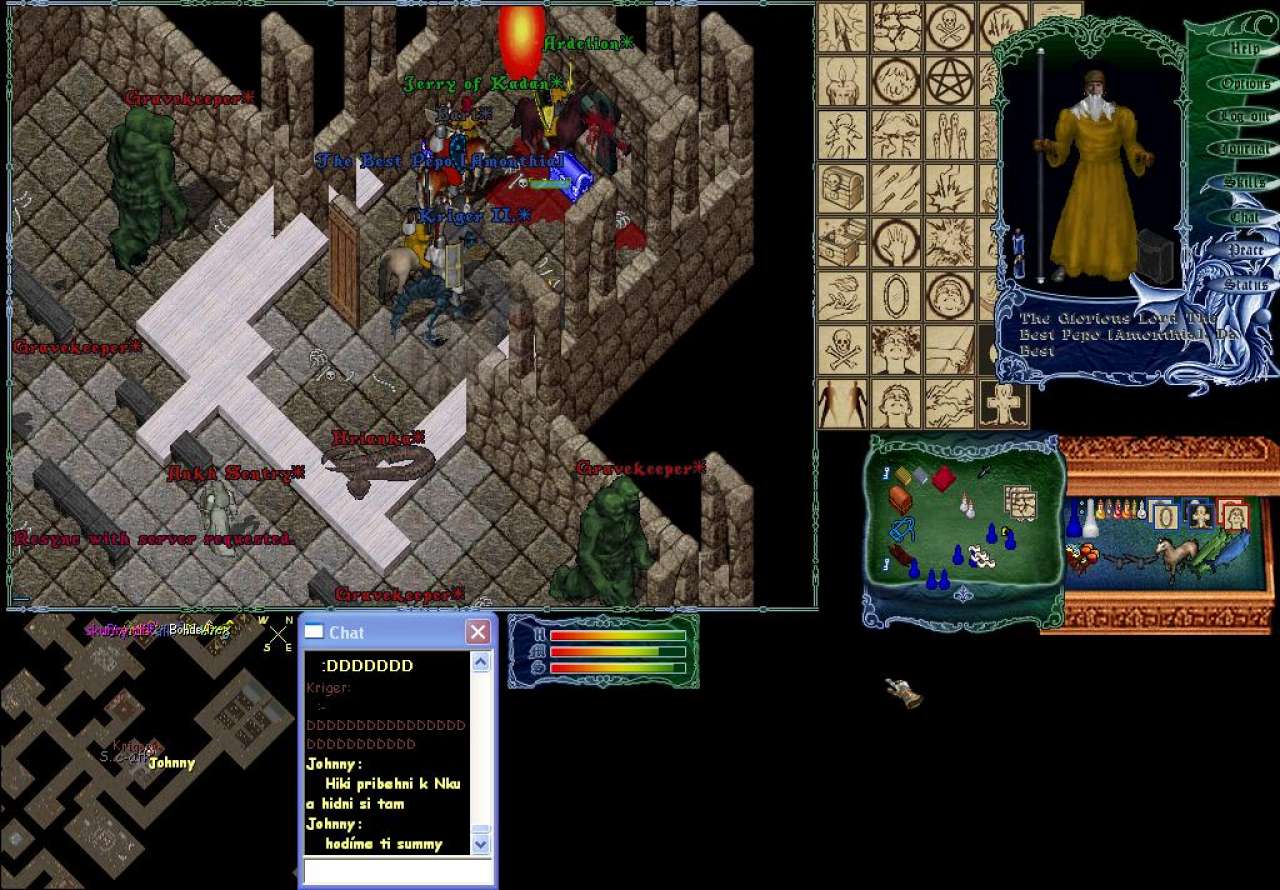Open the Help menu on the paperdoll

[x=1244, y=48]
